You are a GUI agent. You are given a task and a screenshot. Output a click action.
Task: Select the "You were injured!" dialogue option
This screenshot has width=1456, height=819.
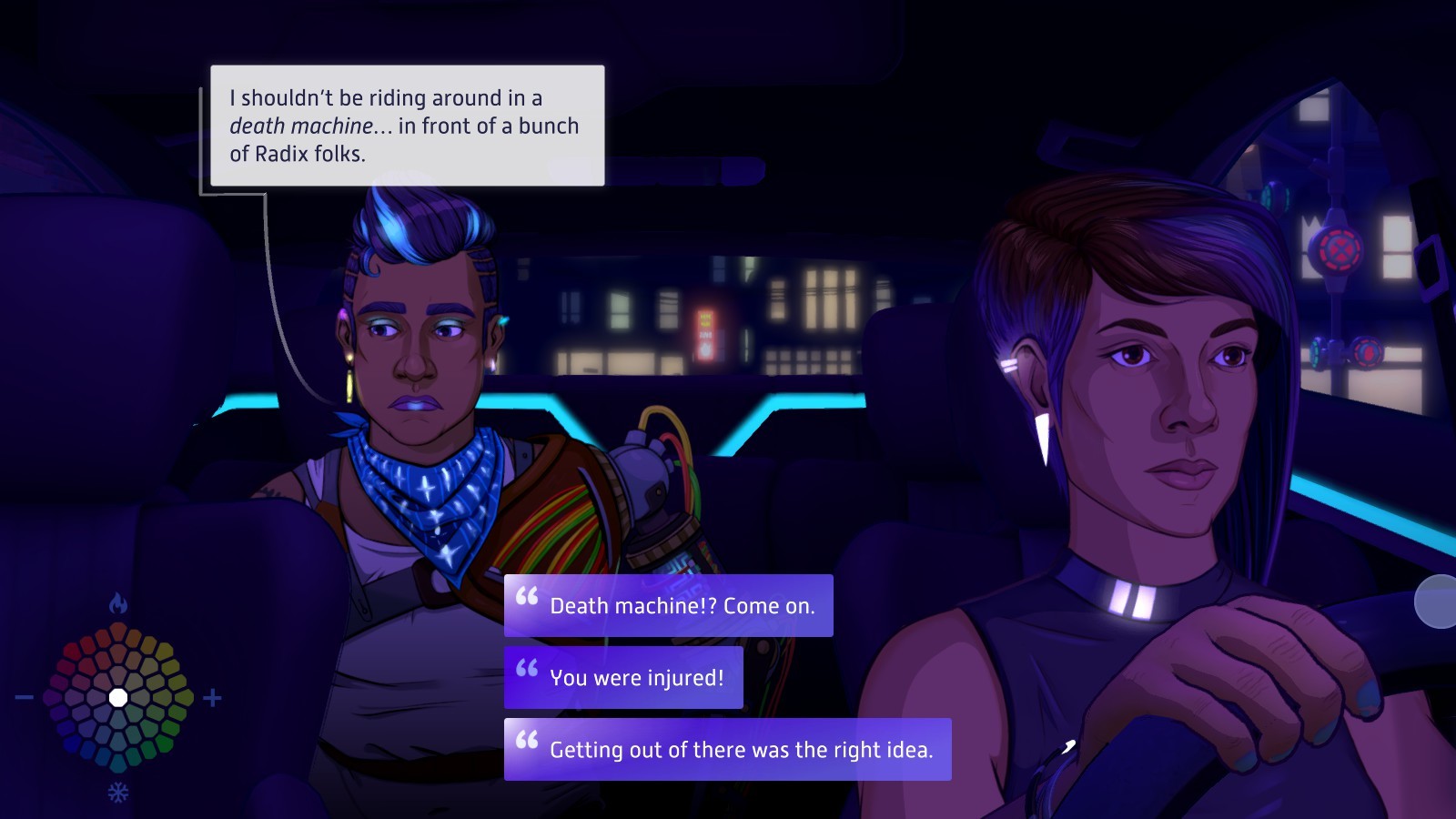623,677
